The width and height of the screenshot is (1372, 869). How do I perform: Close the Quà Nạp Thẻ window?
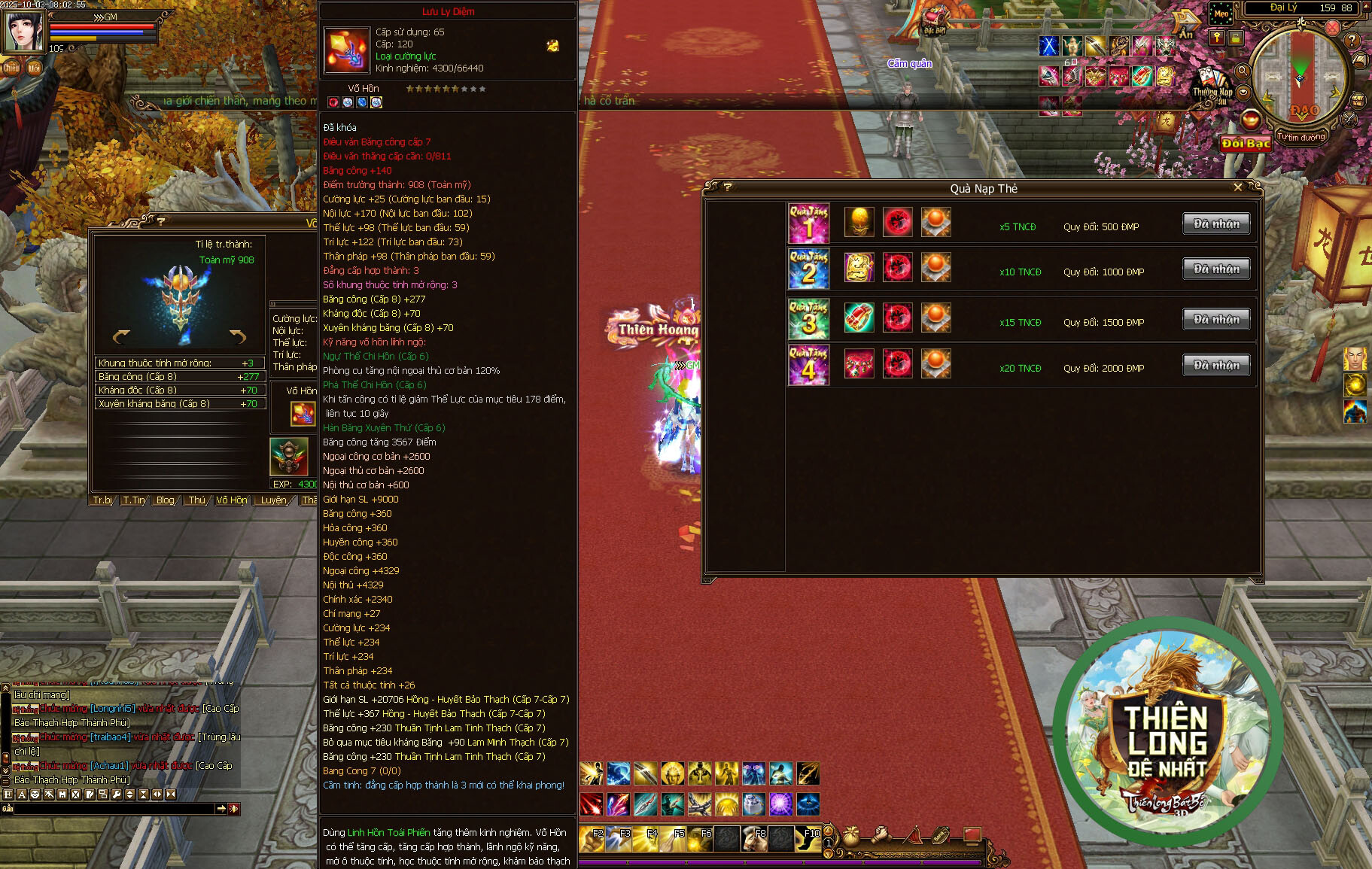[1238, 187]
